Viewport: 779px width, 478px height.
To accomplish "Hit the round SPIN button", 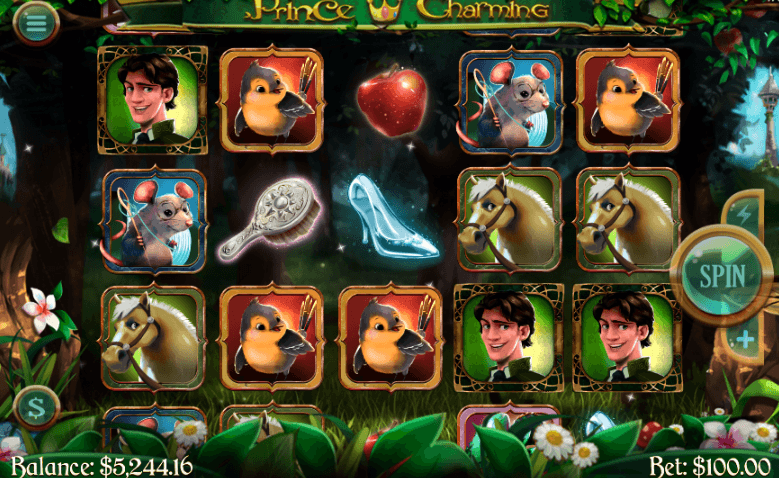I will point(721,273).
